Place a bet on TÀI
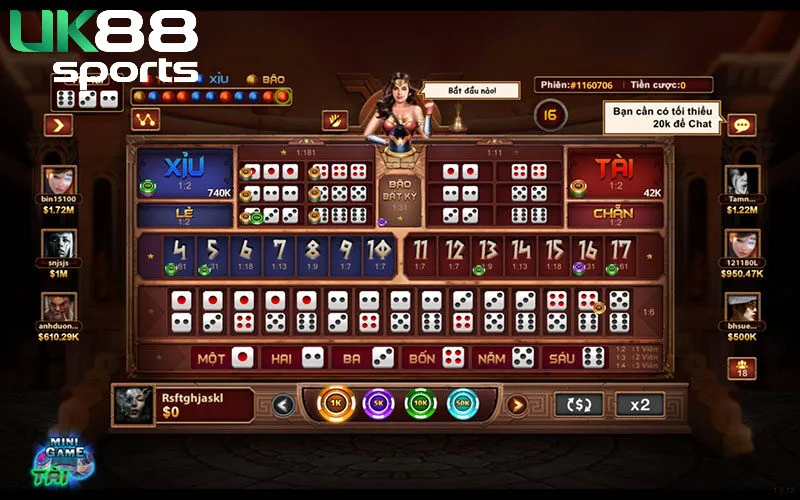The image size is (800, 500). (615, 174)
